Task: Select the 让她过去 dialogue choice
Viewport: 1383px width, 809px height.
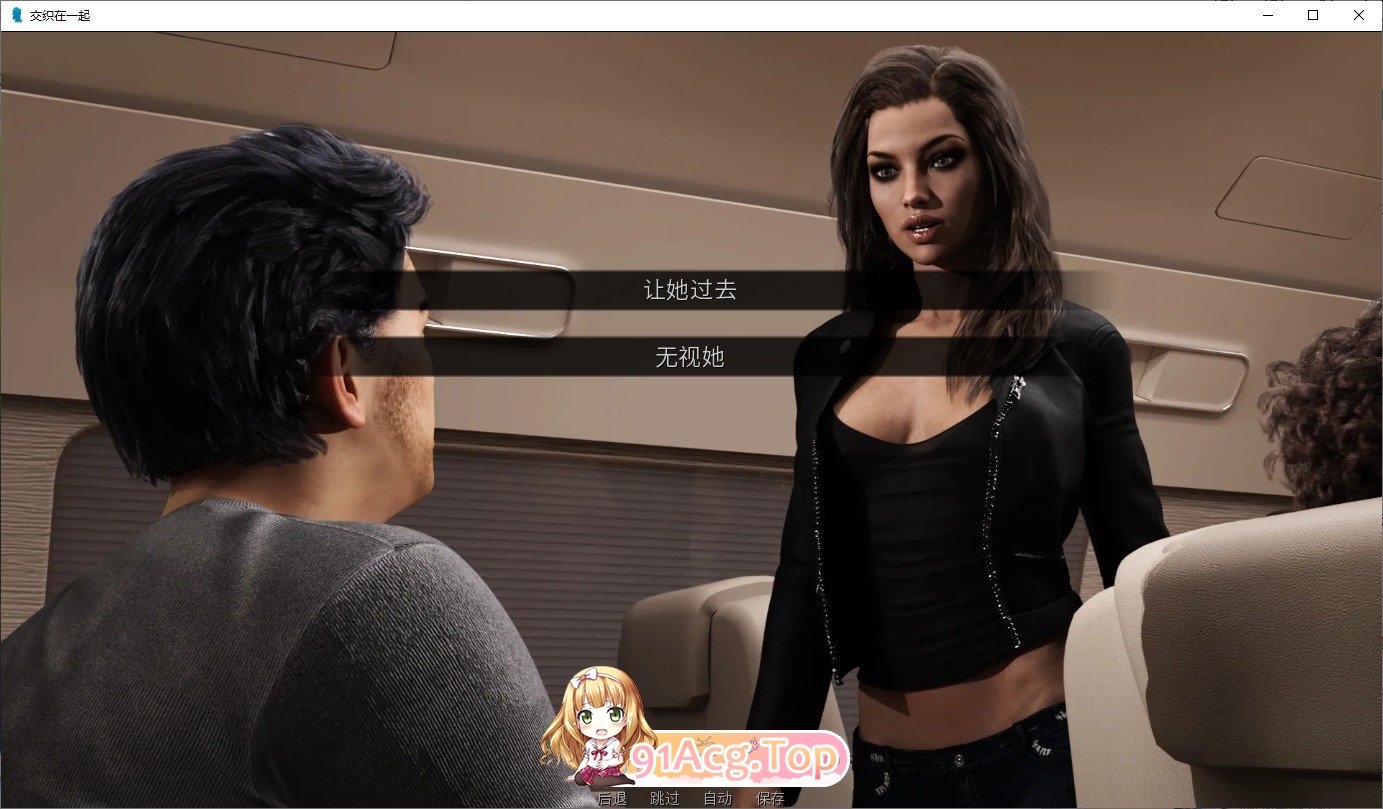Action: click(690, 290)
